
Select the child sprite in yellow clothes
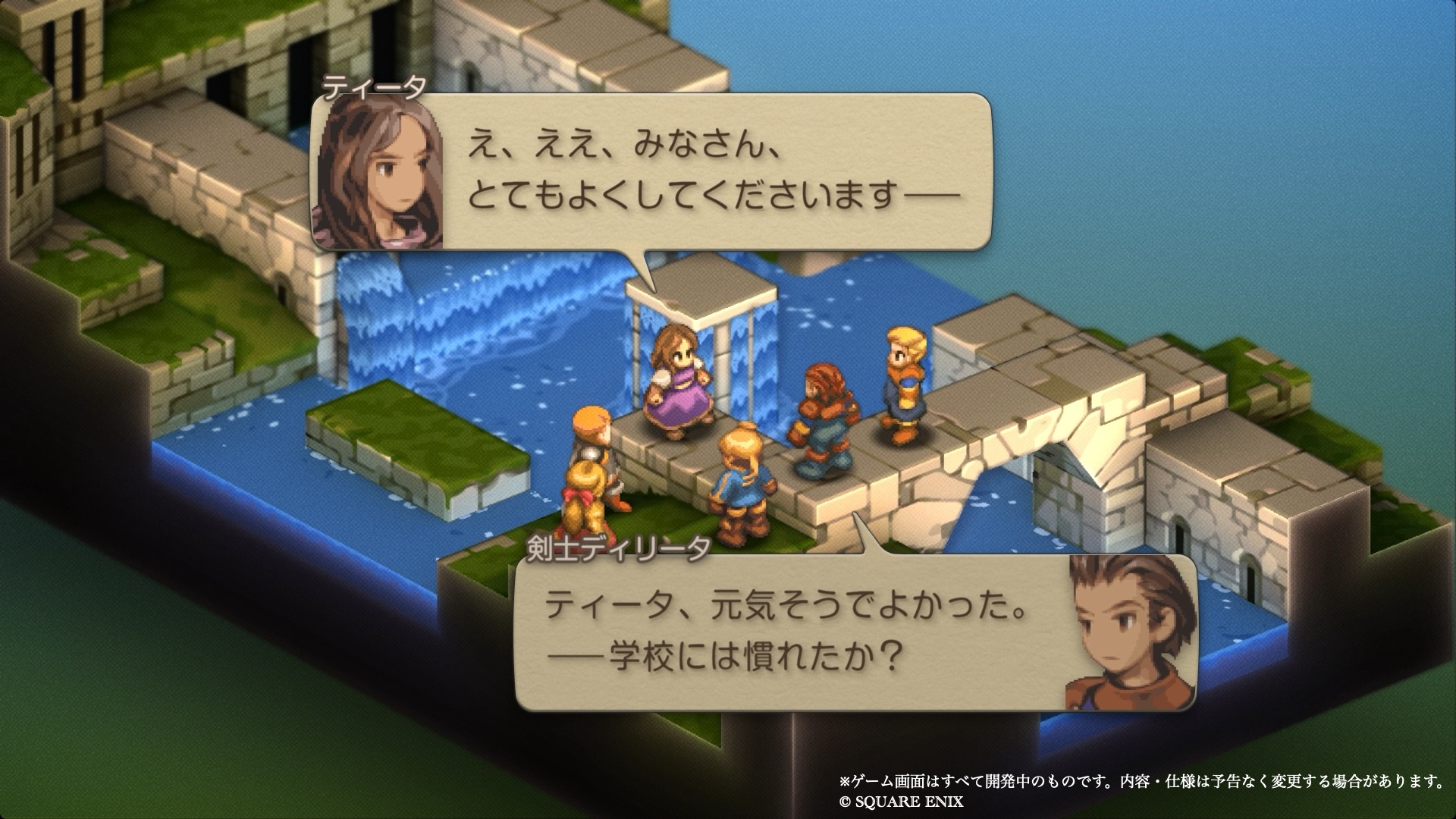pos(591,470)
